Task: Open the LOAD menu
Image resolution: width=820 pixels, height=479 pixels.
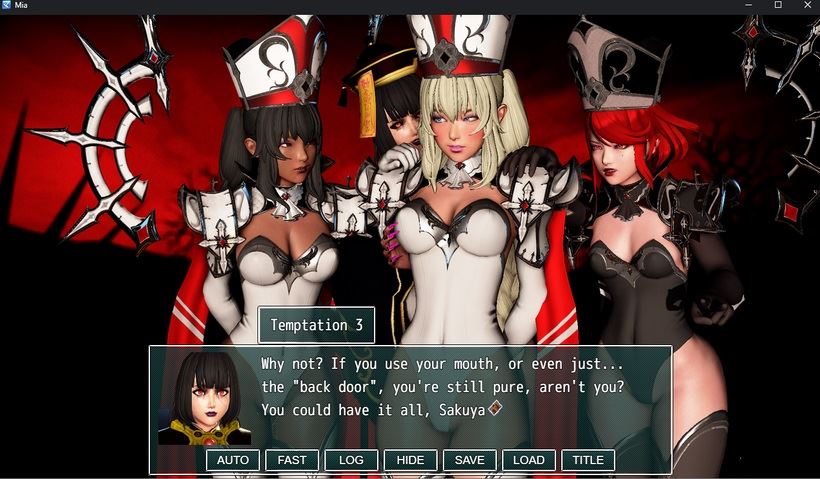Action: click(x=528, y=460)
